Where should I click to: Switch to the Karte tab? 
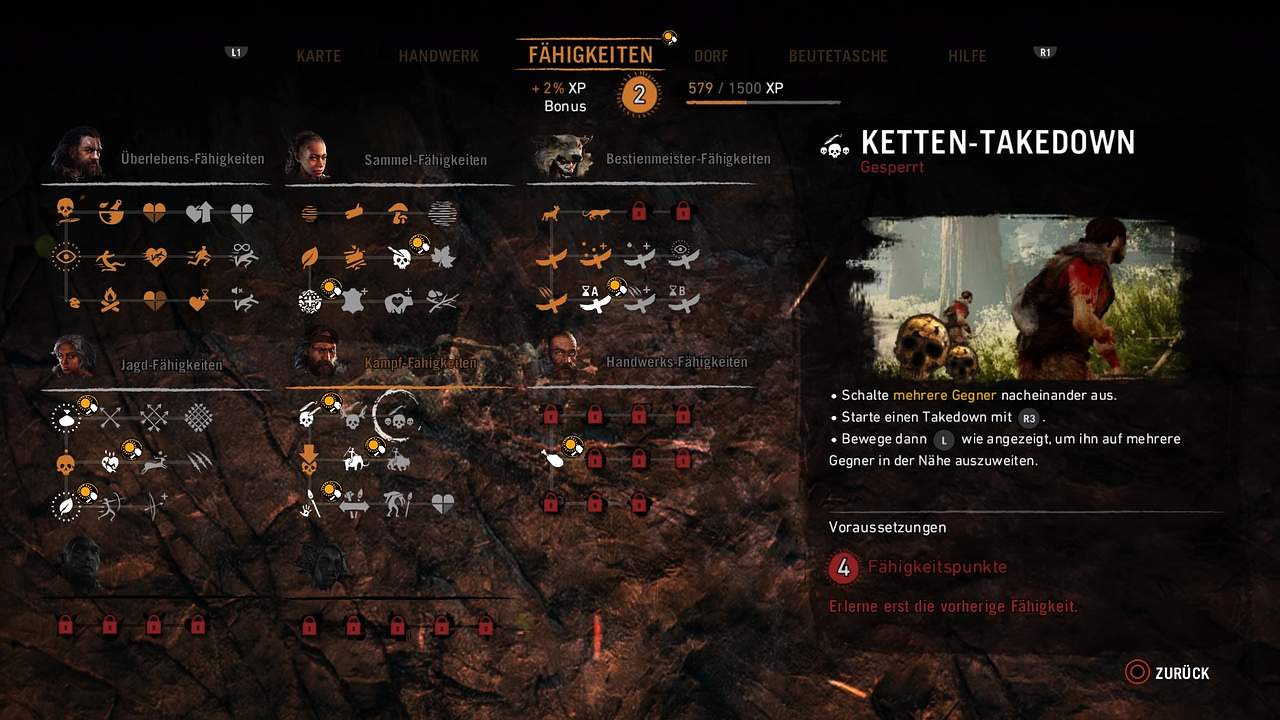(x=318, y=56)
